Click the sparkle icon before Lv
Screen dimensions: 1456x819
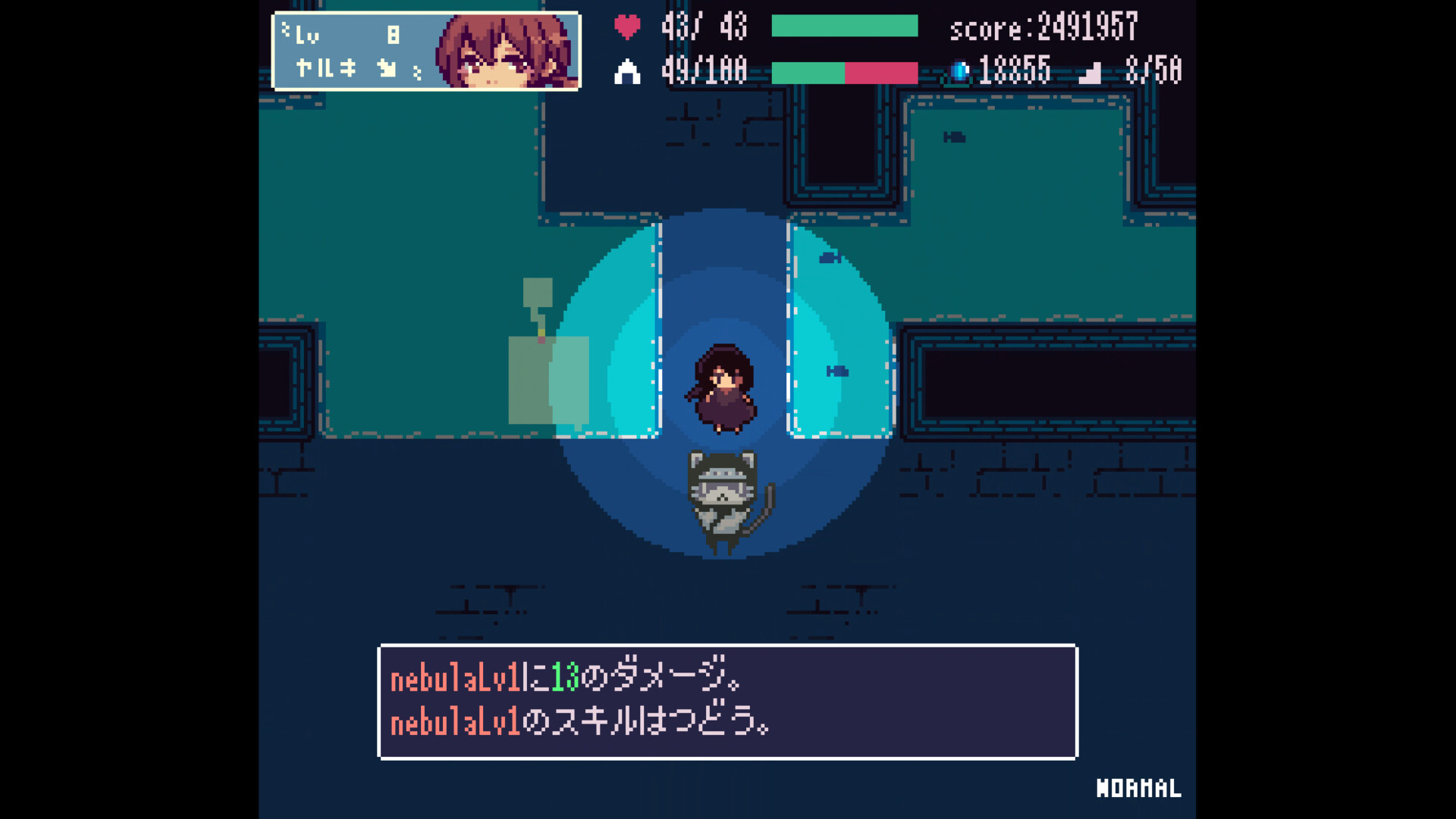[286, 27]
